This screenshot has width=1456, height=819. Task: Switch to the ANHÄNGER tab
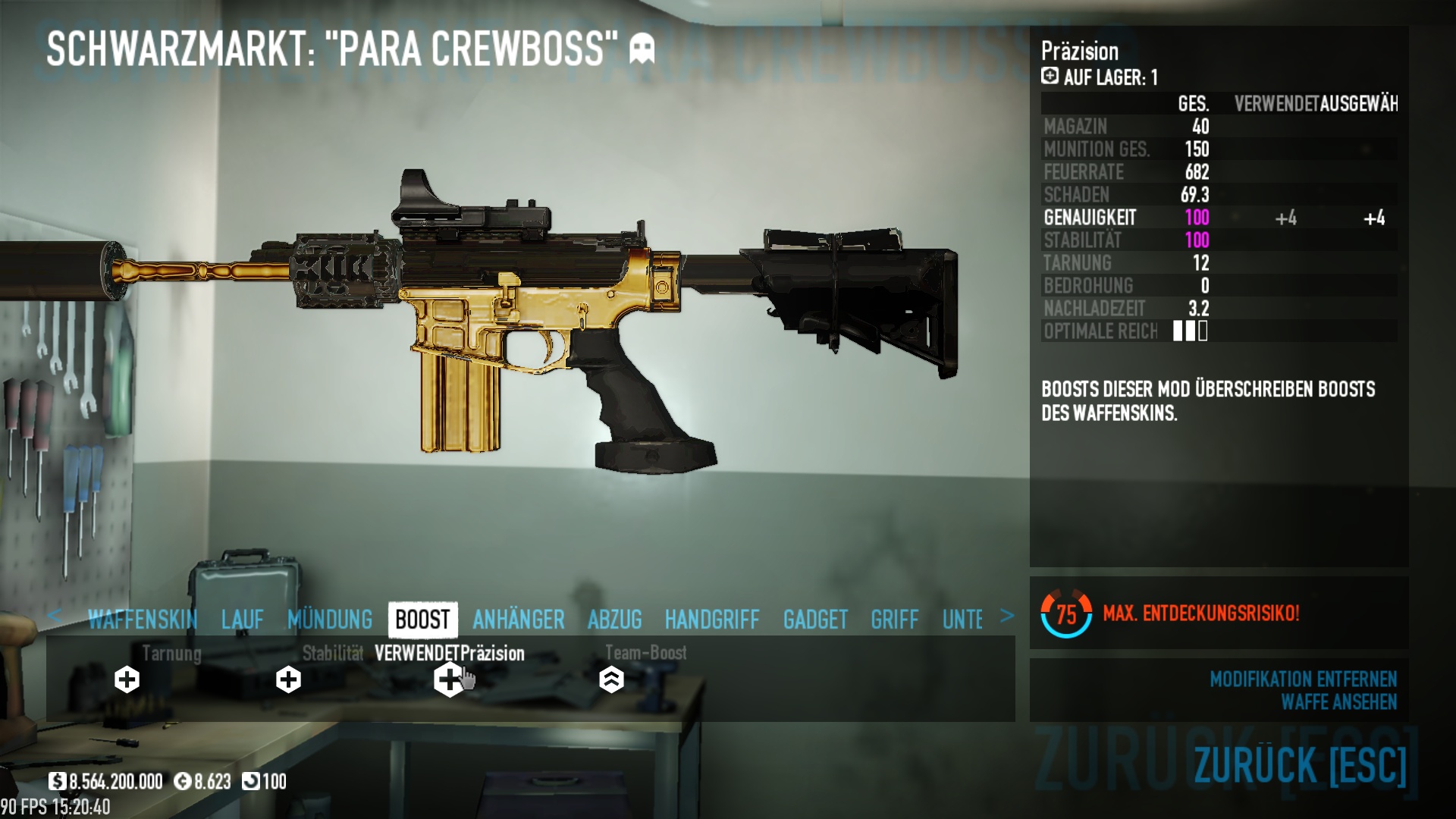[x=519, y=620]
